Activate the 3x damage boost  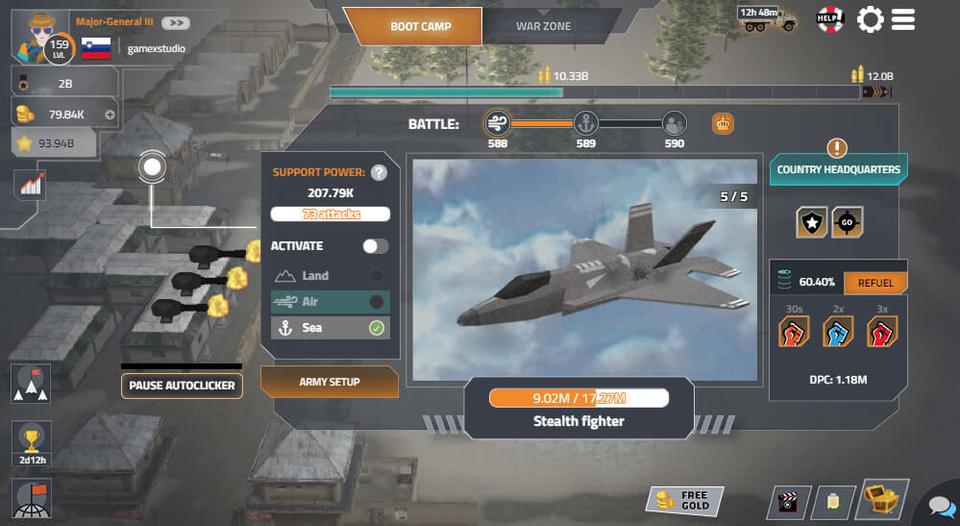tap(882, 331)
